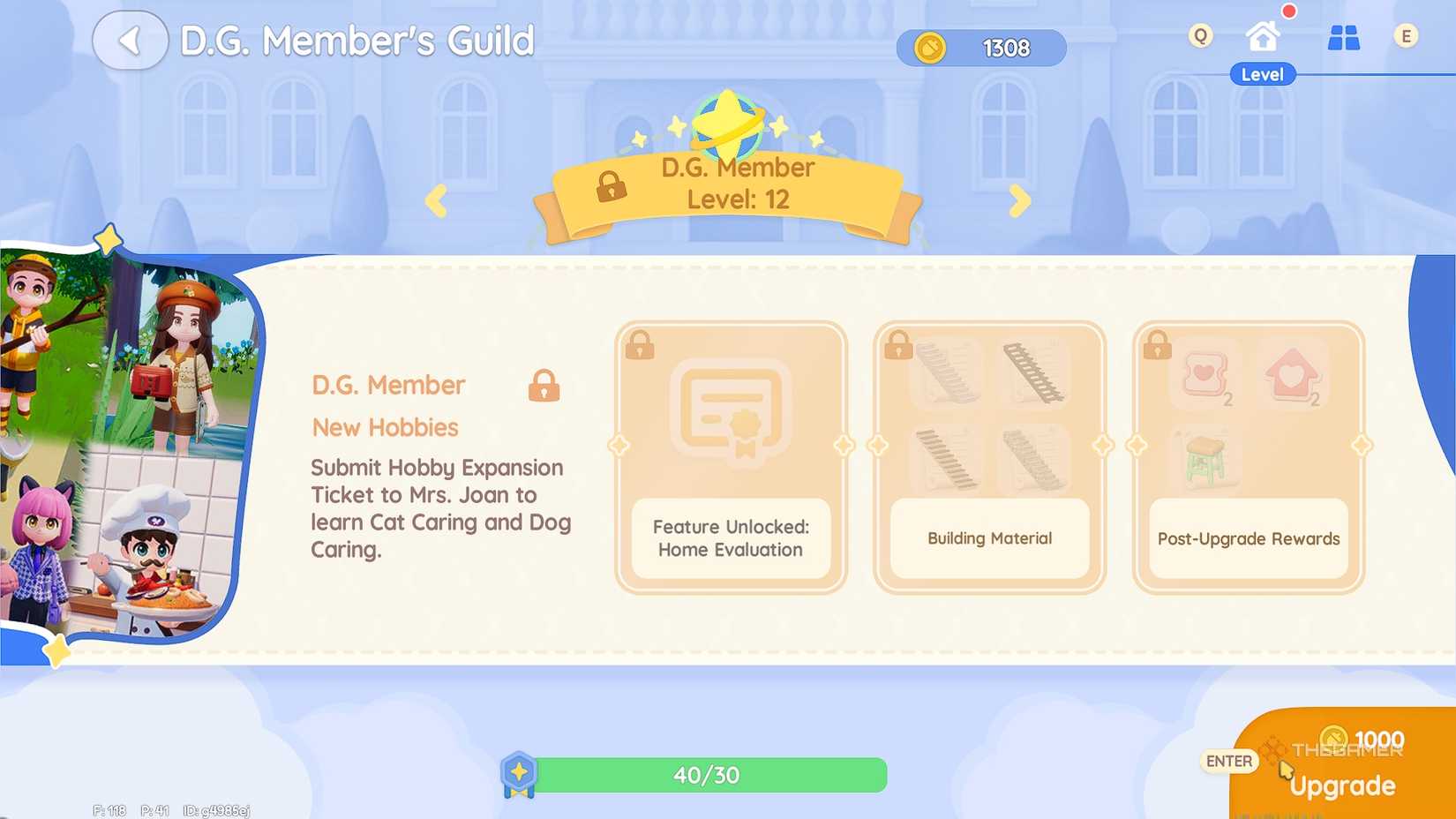Viewport: 1456px width, 819px height.
Task: Click the lock on the Level 12 banner
Action: click(x=611, y=188)
